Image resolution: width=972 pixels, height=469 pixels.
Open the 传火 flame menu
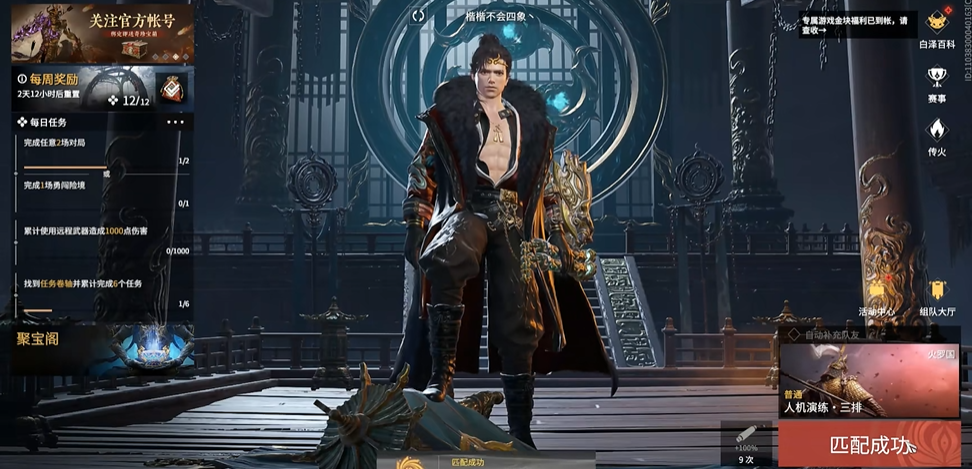[x=937, y=135]
